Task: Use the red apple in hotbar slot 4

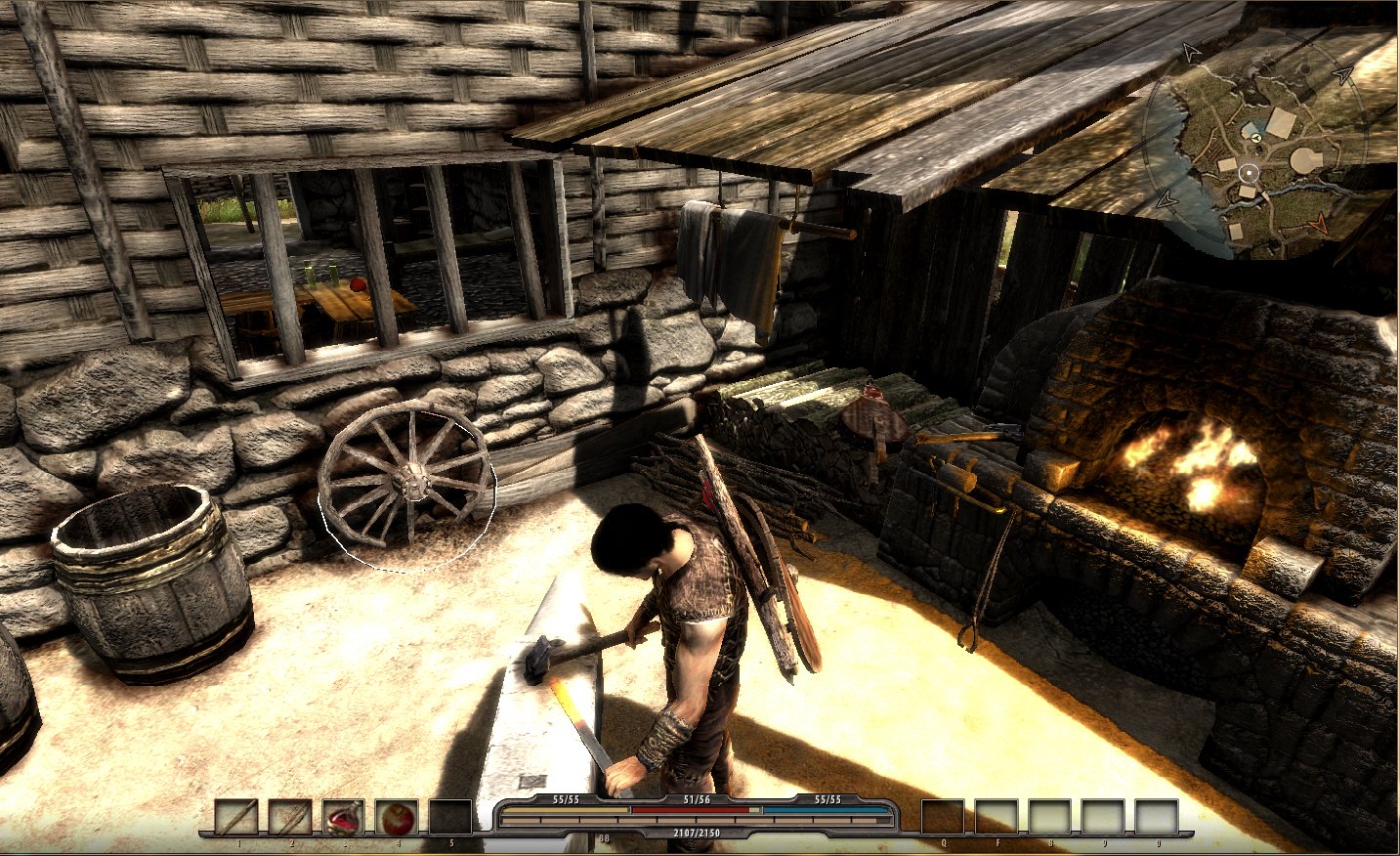Action: coord(397,817)
